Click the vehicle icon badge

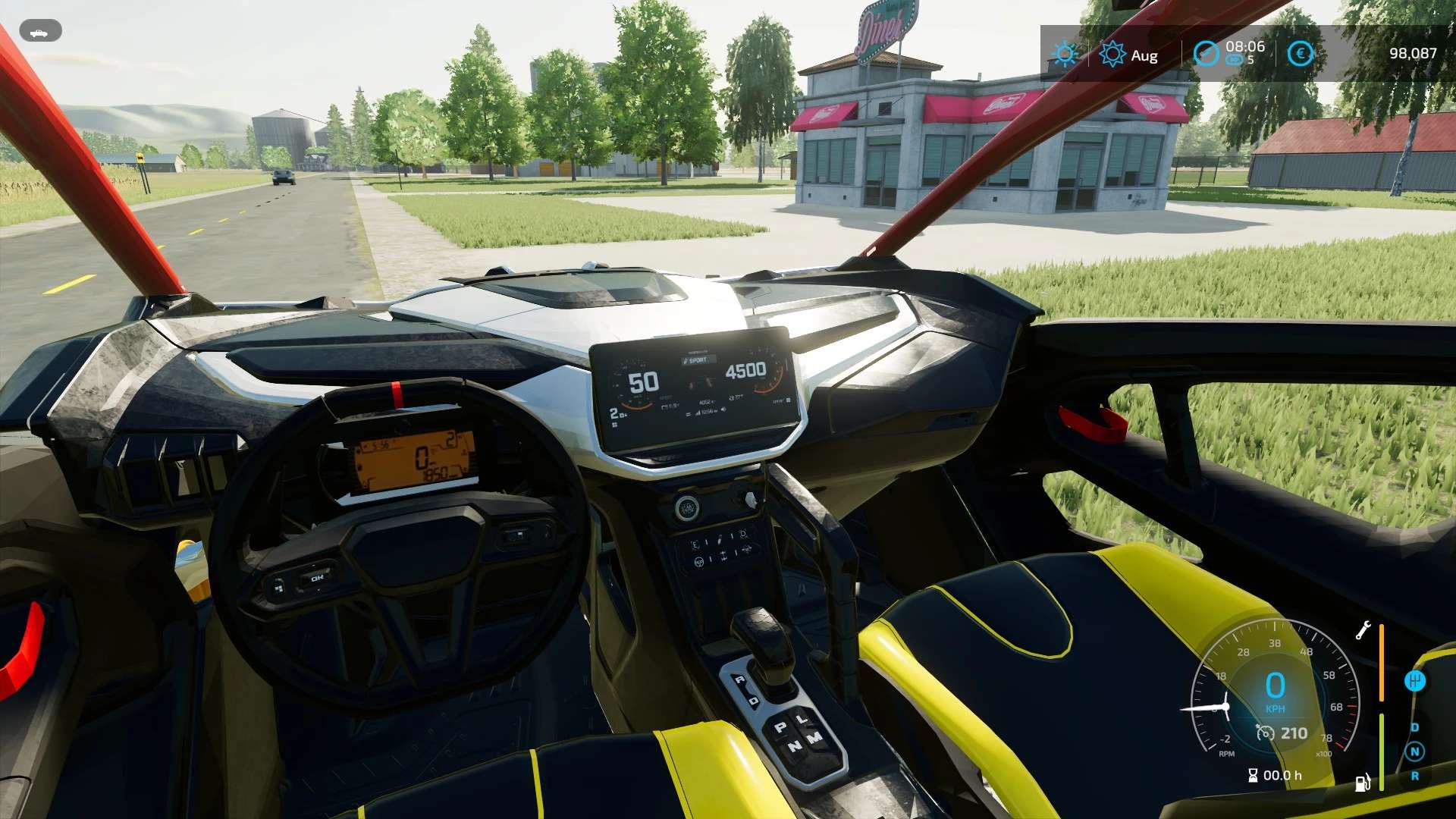click(x=40, y=32)
